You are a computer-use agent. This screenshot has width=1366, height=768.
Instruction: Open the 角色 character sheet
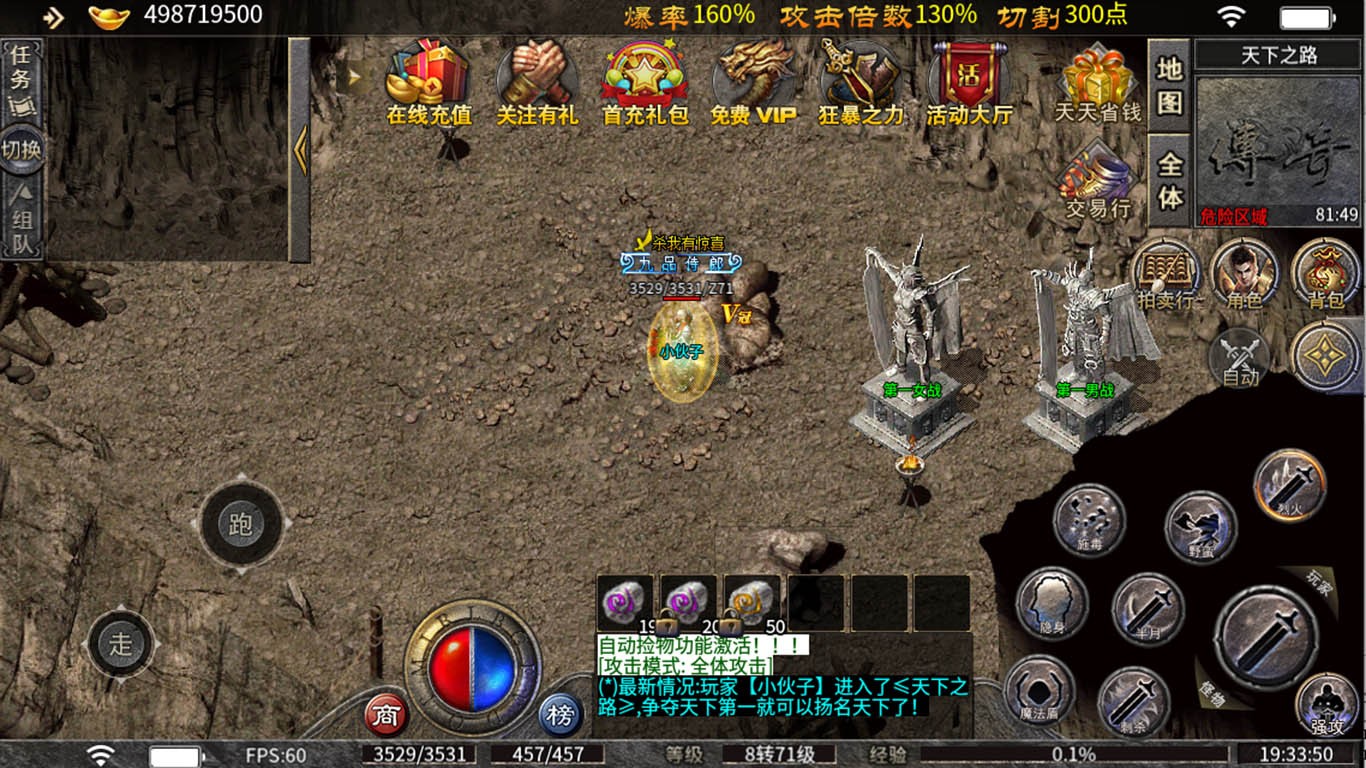[1244, 275]
